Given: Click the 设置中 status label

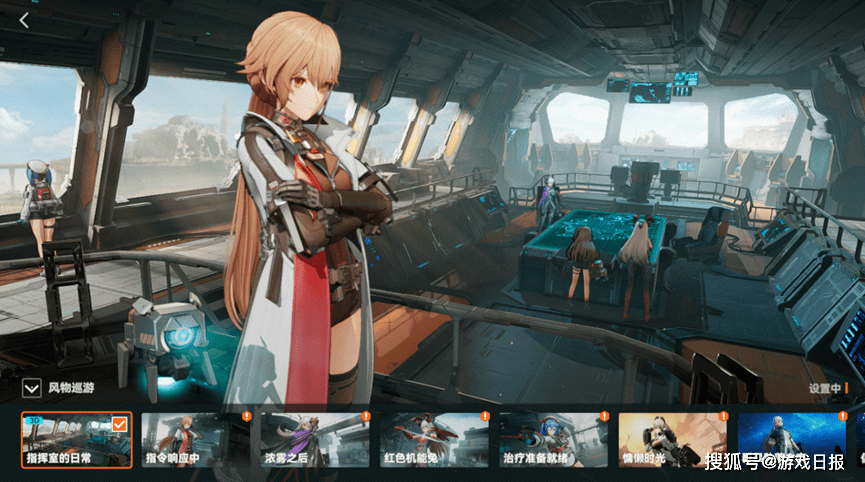Looking at the screenshot, I should click(x=824, y=389).
